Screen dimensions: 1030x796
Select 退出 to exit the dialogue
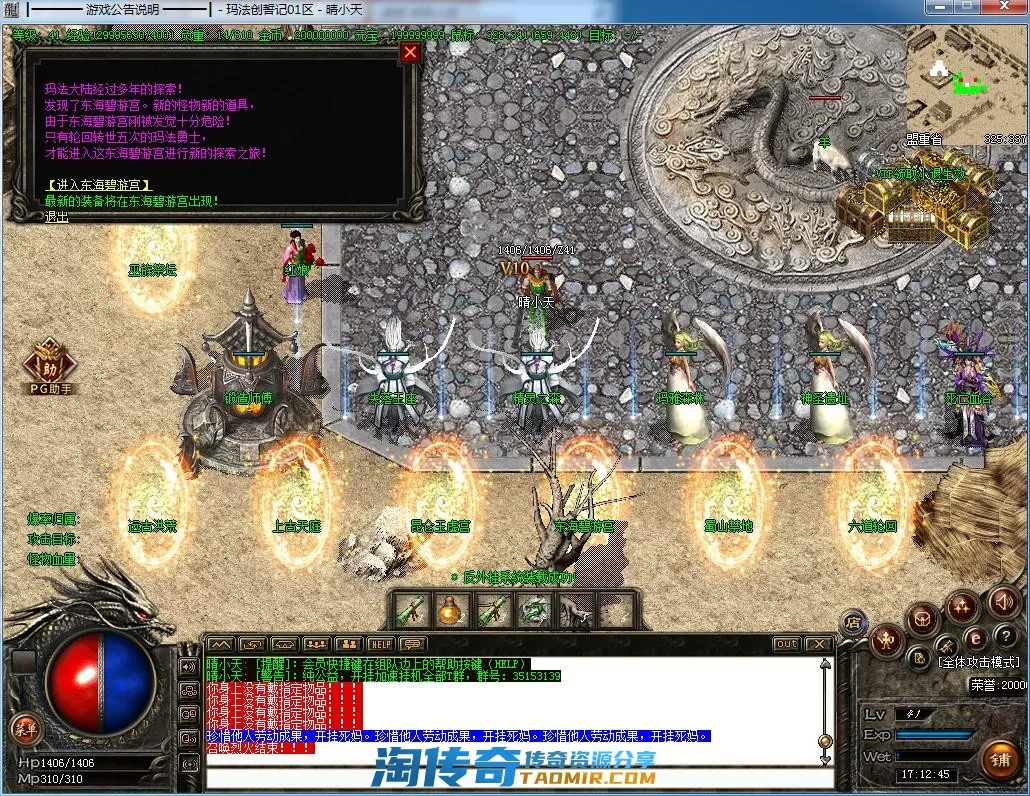pyautogui.click(x=57, y=215)
